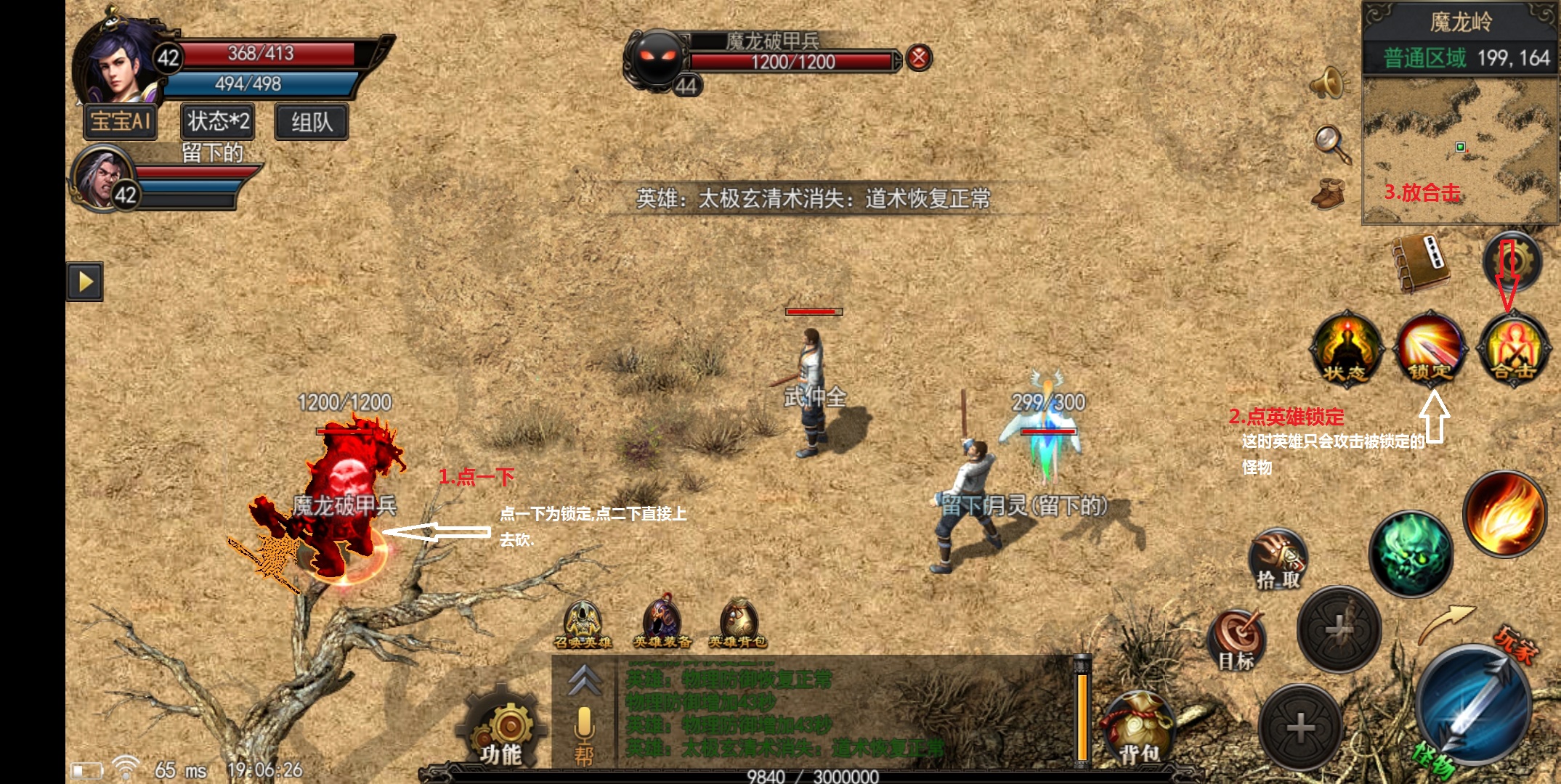The image size is (1561, 784).
Task: Click 召唤英雄 to summon hero
Action: (583, 625)
